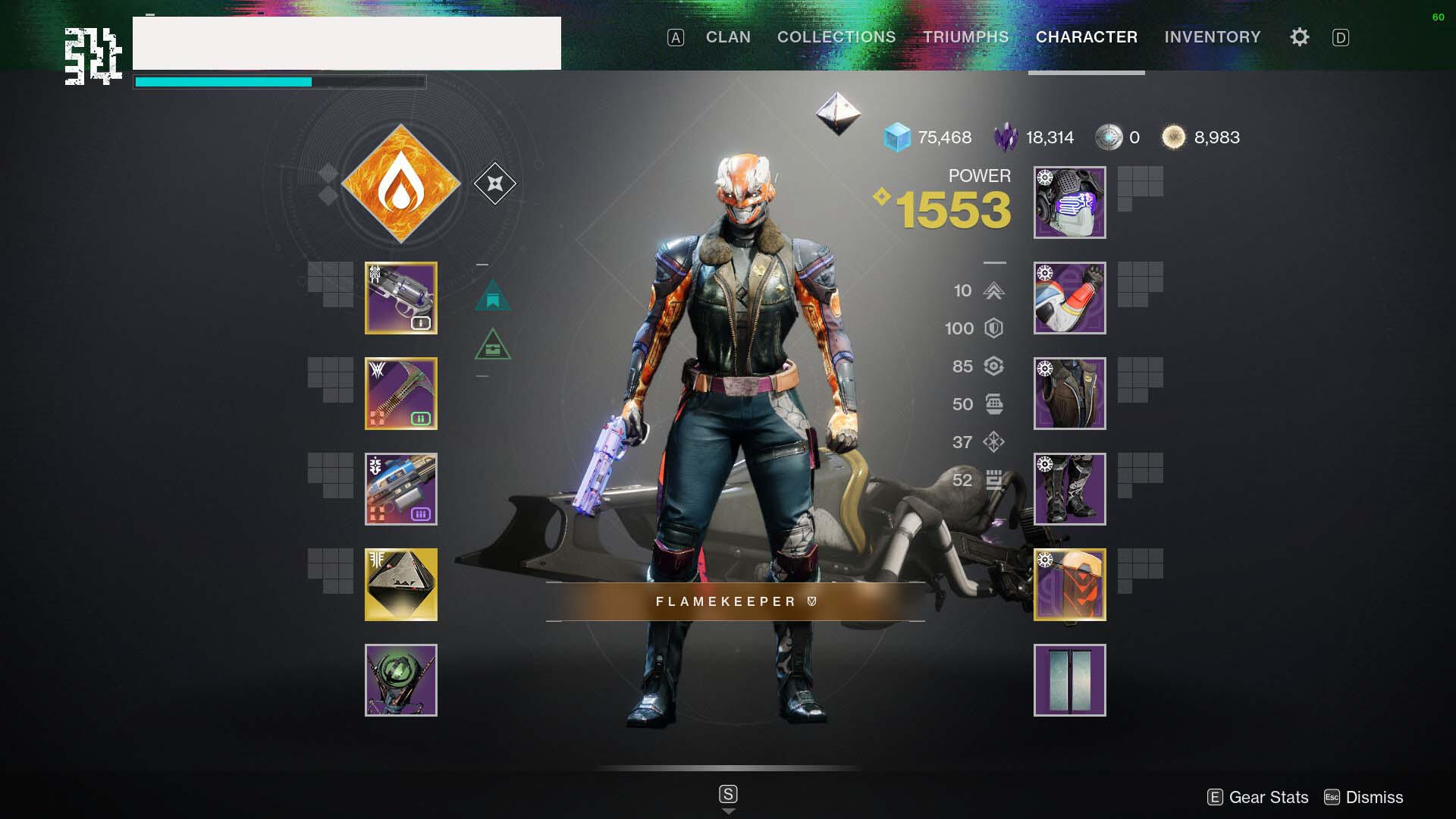This screenshot has width=1456, height=819.
Task: Select the green artifact slot
Action: click(x=401, y=680)
